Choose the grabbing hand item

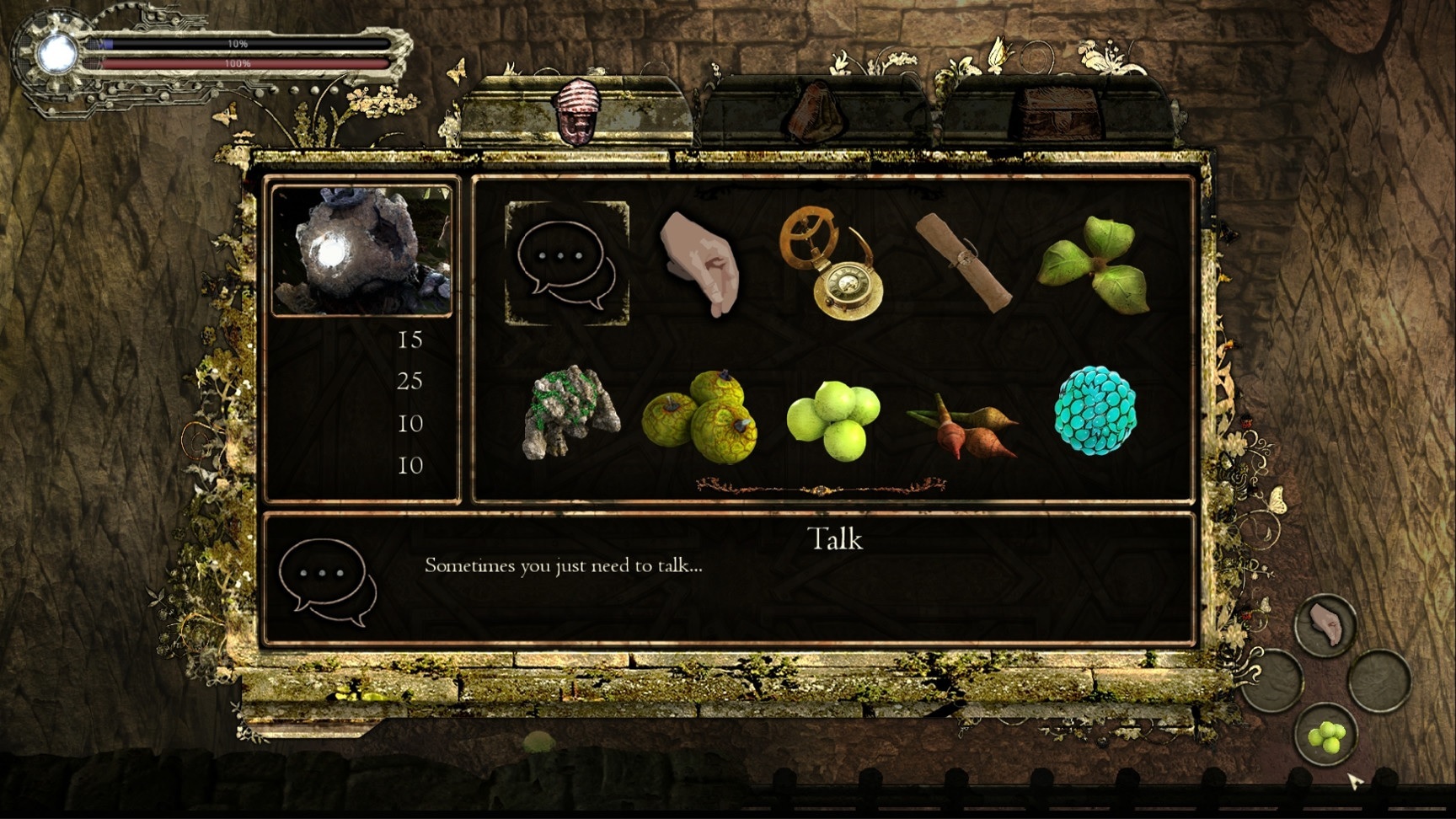point(700,263)
